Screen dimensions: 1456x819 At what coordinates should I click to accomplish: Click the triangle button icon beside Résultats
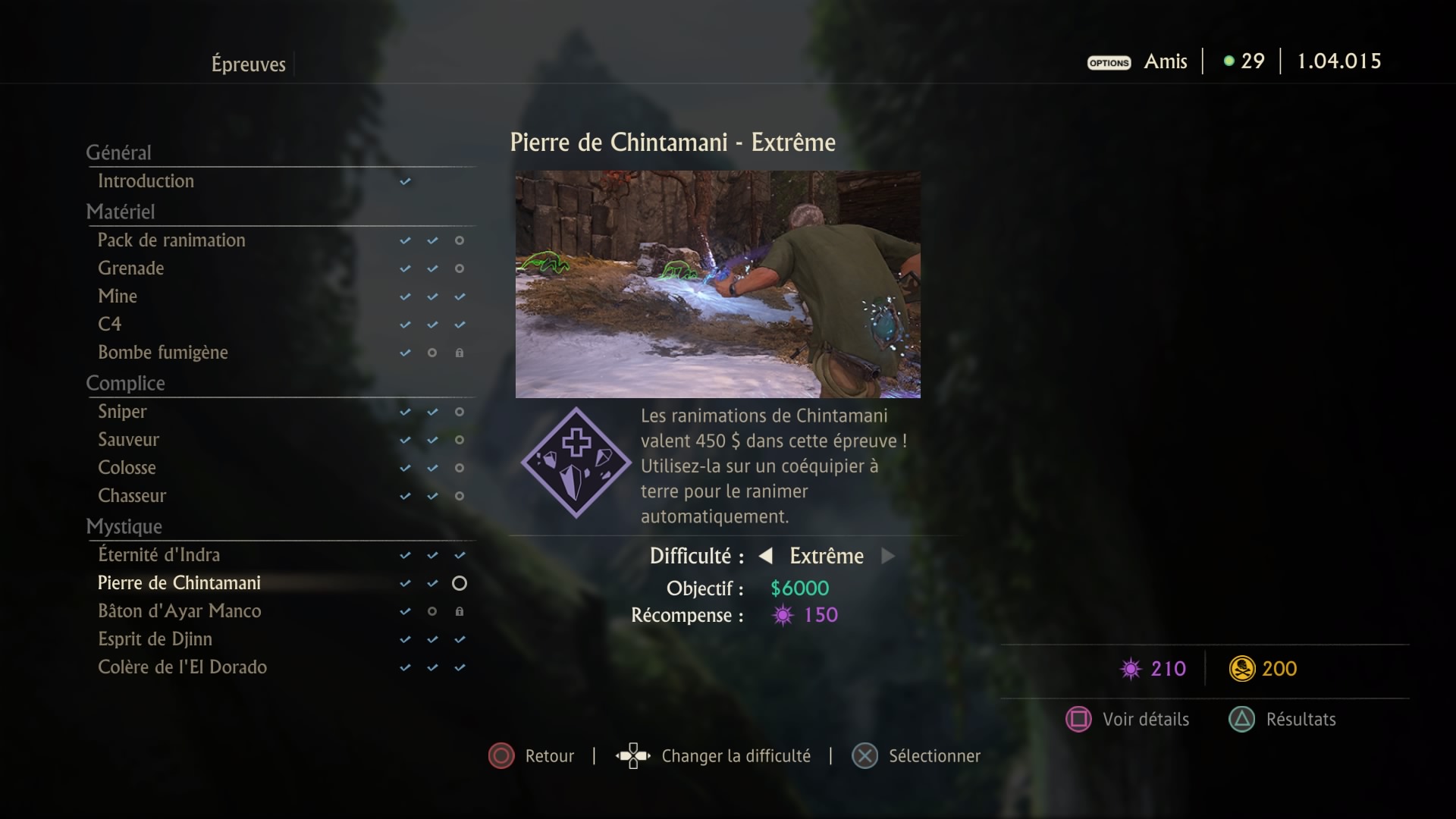point(1242,719)
